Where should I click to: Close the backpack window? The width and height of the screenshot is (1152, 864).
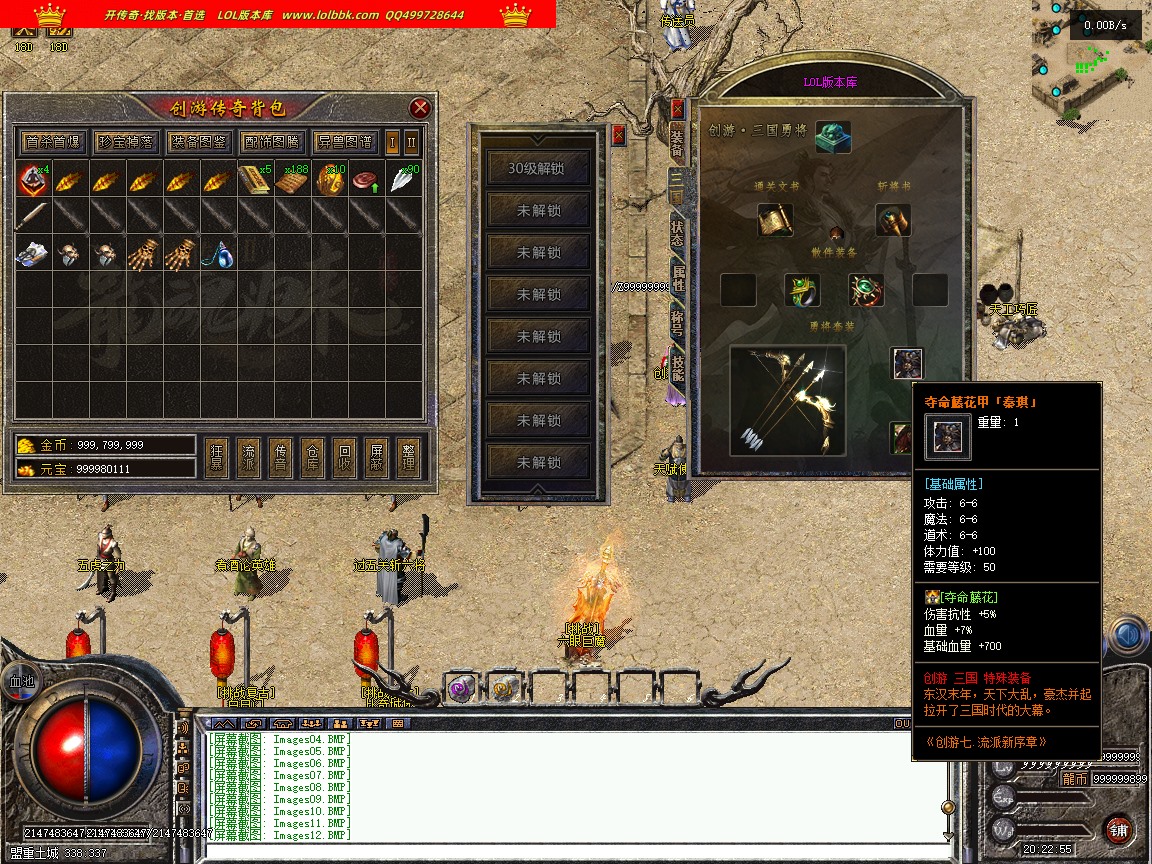[x=421, y=108]
